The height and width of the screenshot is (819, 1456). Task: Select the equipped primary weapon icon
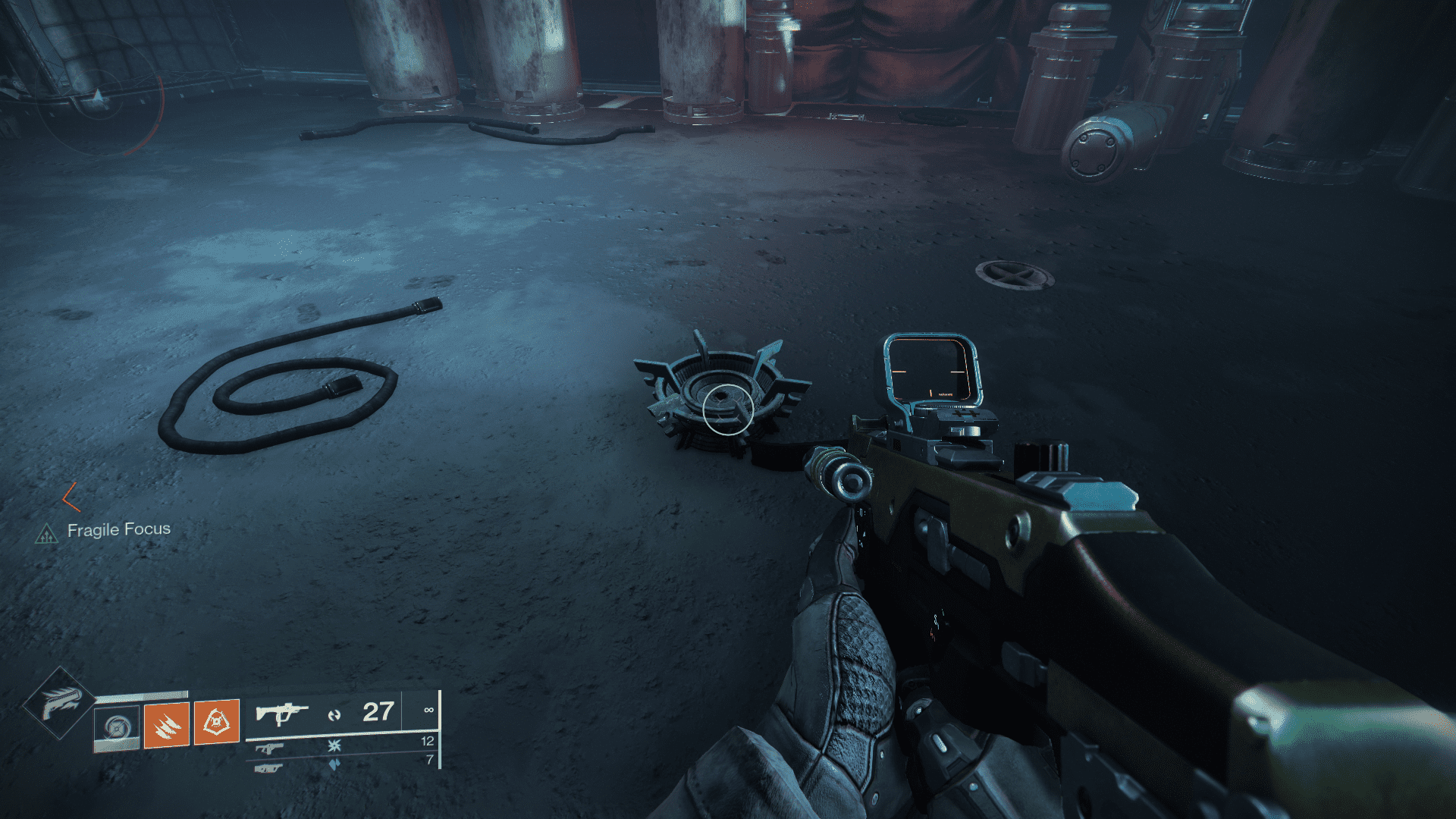tap(281, 714)
